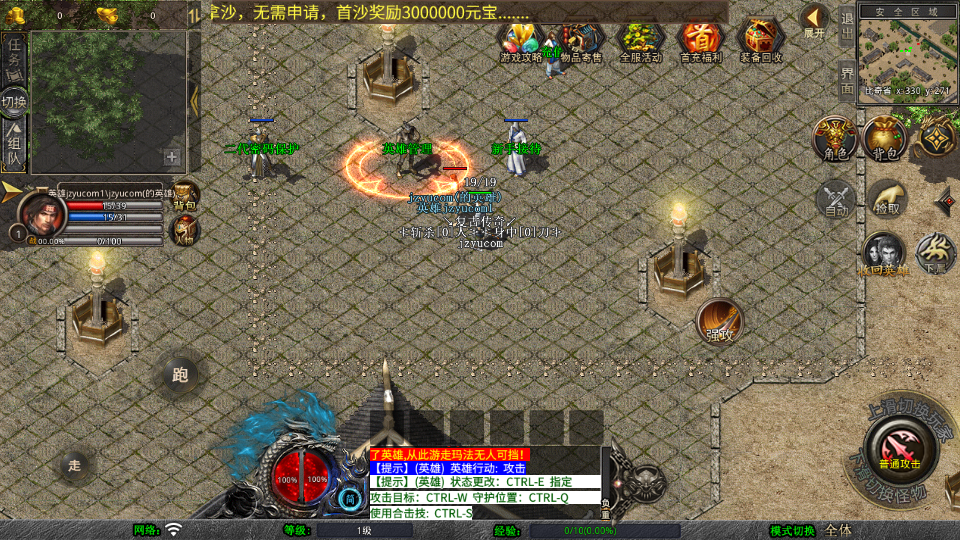The height and width of the screenshot is (540, 960).
Task: Tap the 跑 run button
Action: click(x=180, y=375)
